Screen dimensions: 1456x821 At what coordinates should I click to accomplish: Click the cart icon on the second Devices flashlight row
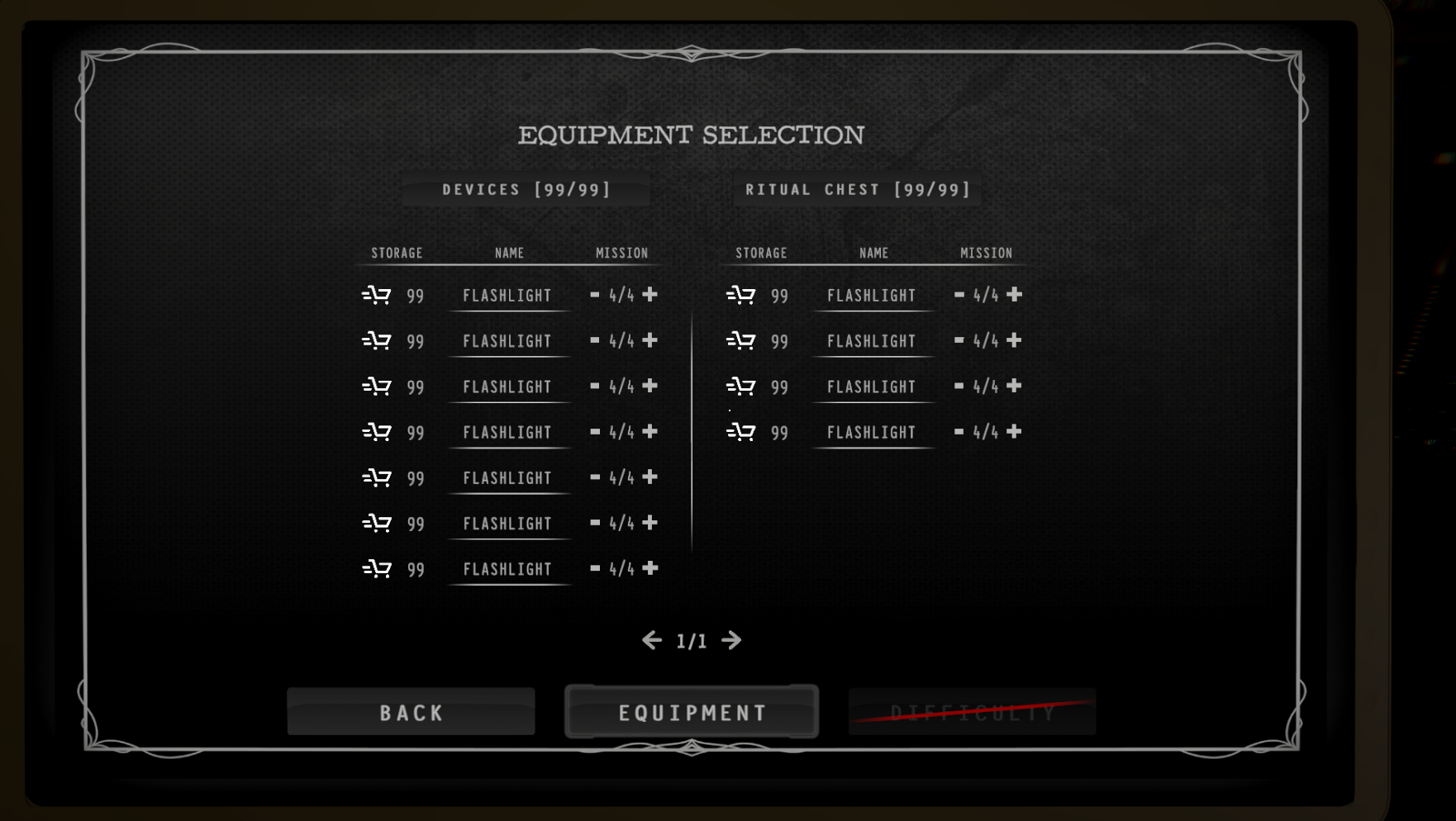coord(378,340)
